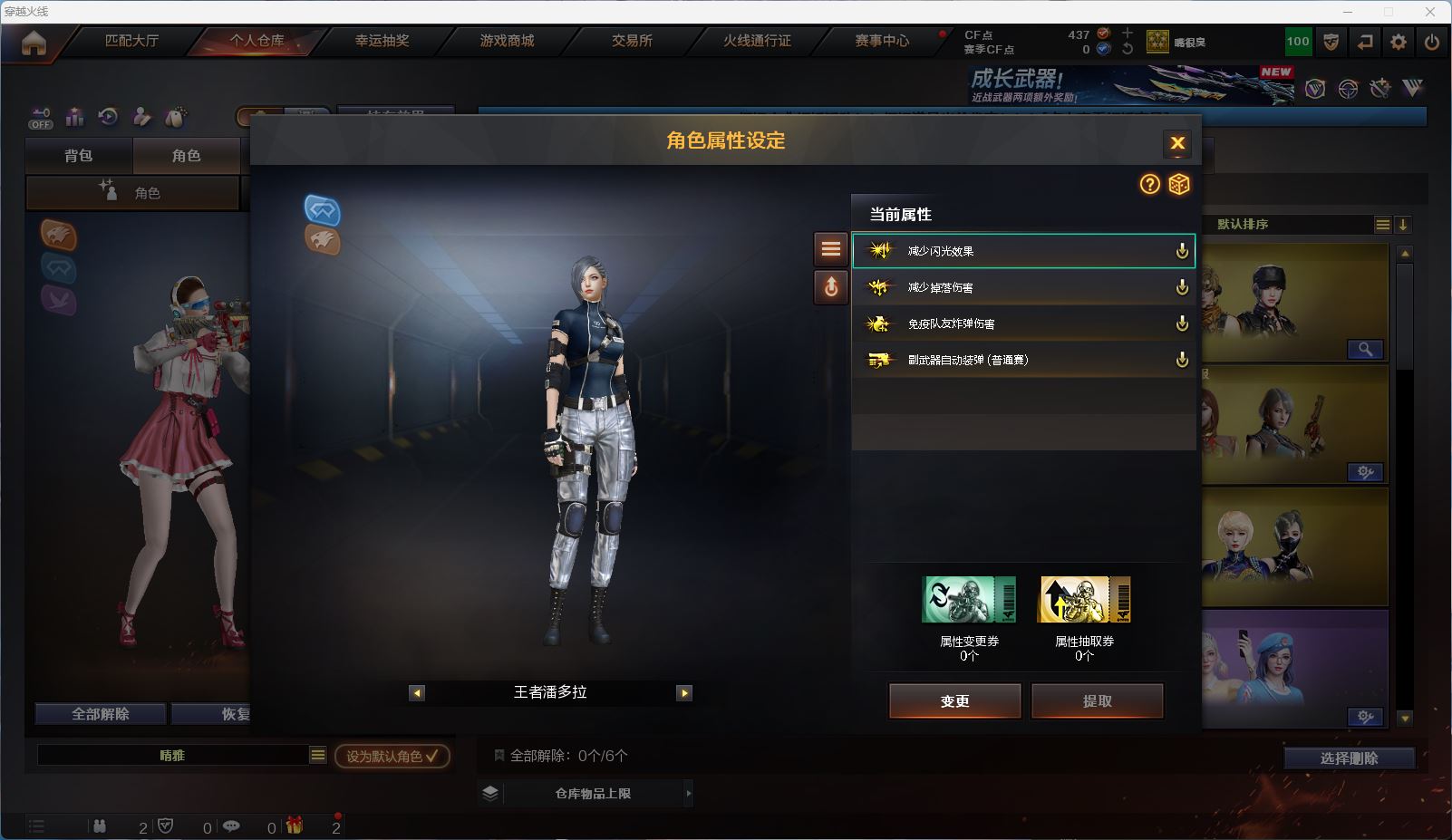Go to 幸运抽奖 in the top menu
Screen dimensions: 1452x840
pos(382,41)
